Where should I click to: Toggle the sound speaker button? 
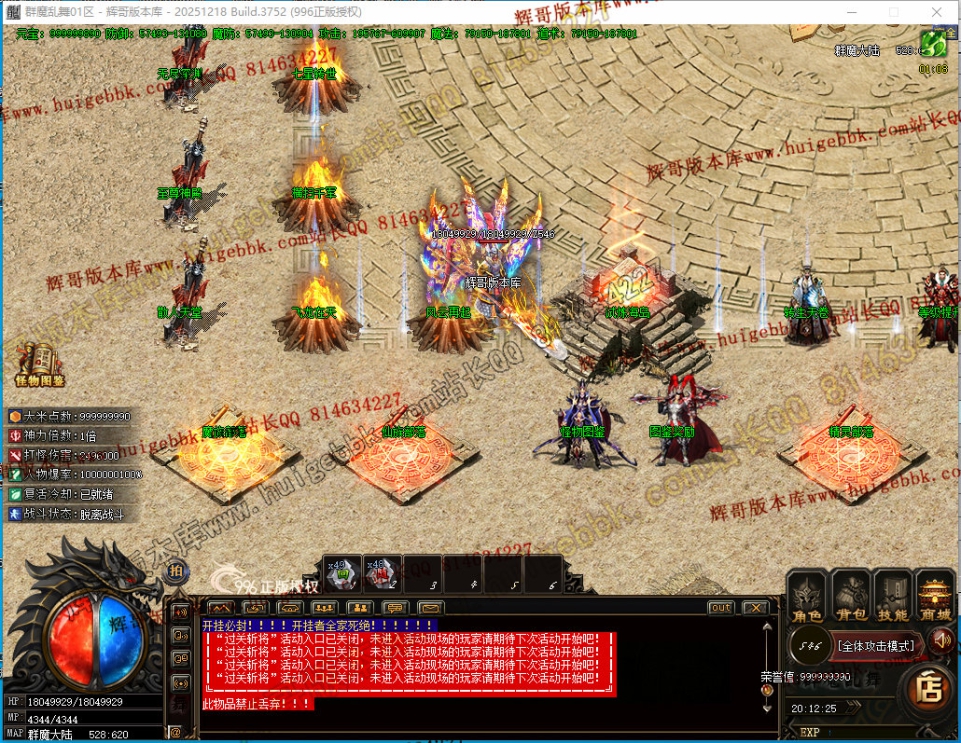(x=940, y=639)
